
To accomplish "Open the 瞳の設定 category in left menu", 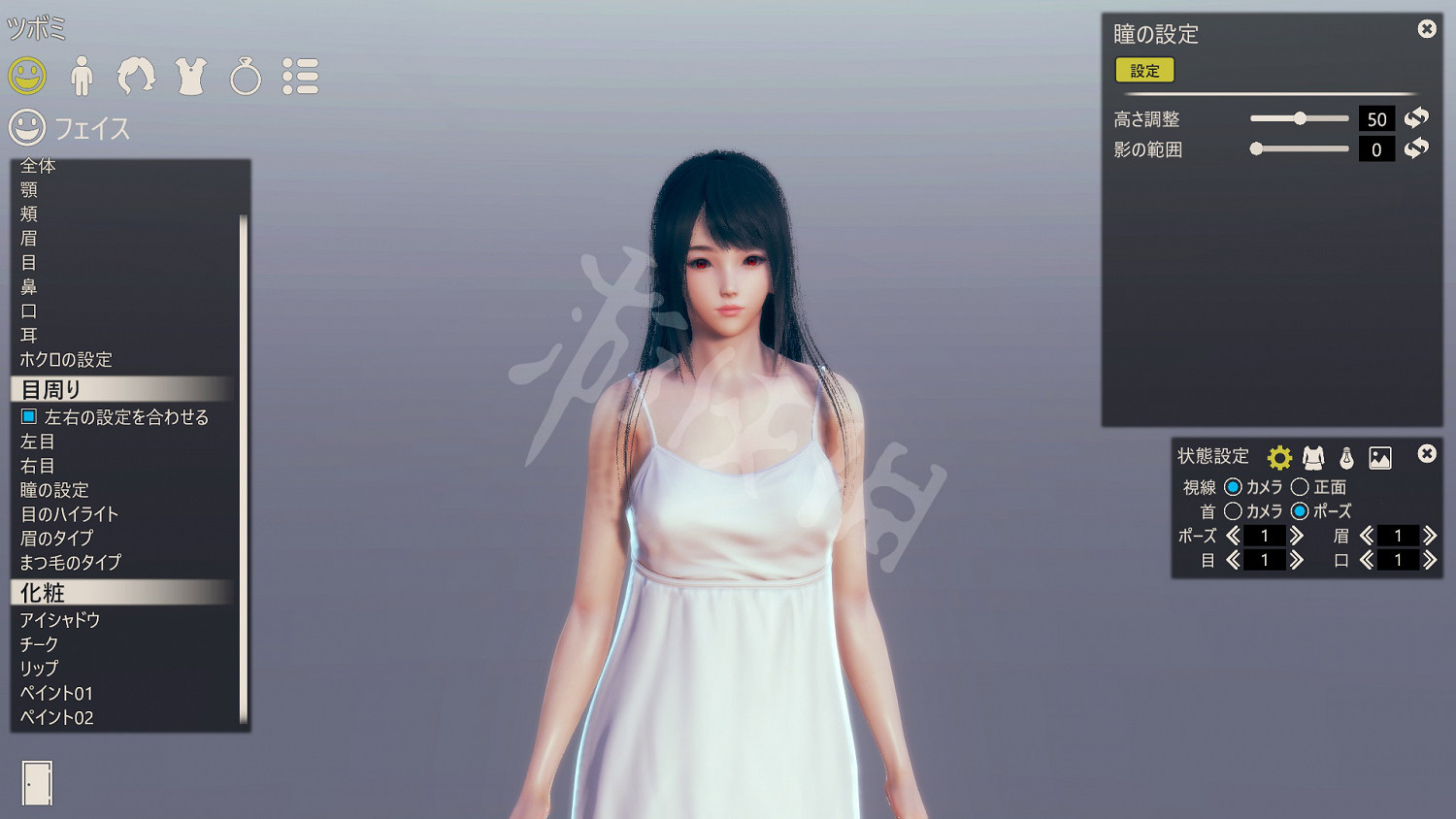I will pyautogui.click(x=54, y=489).
